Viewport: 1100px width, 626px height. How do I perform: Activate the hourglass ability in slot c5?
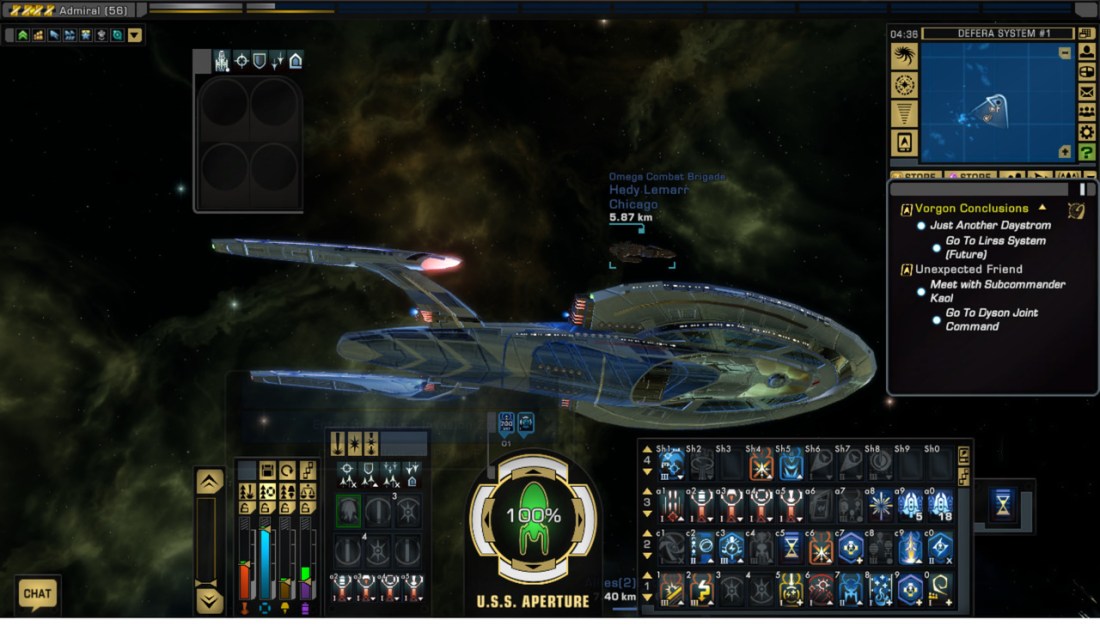coord(791,547)
